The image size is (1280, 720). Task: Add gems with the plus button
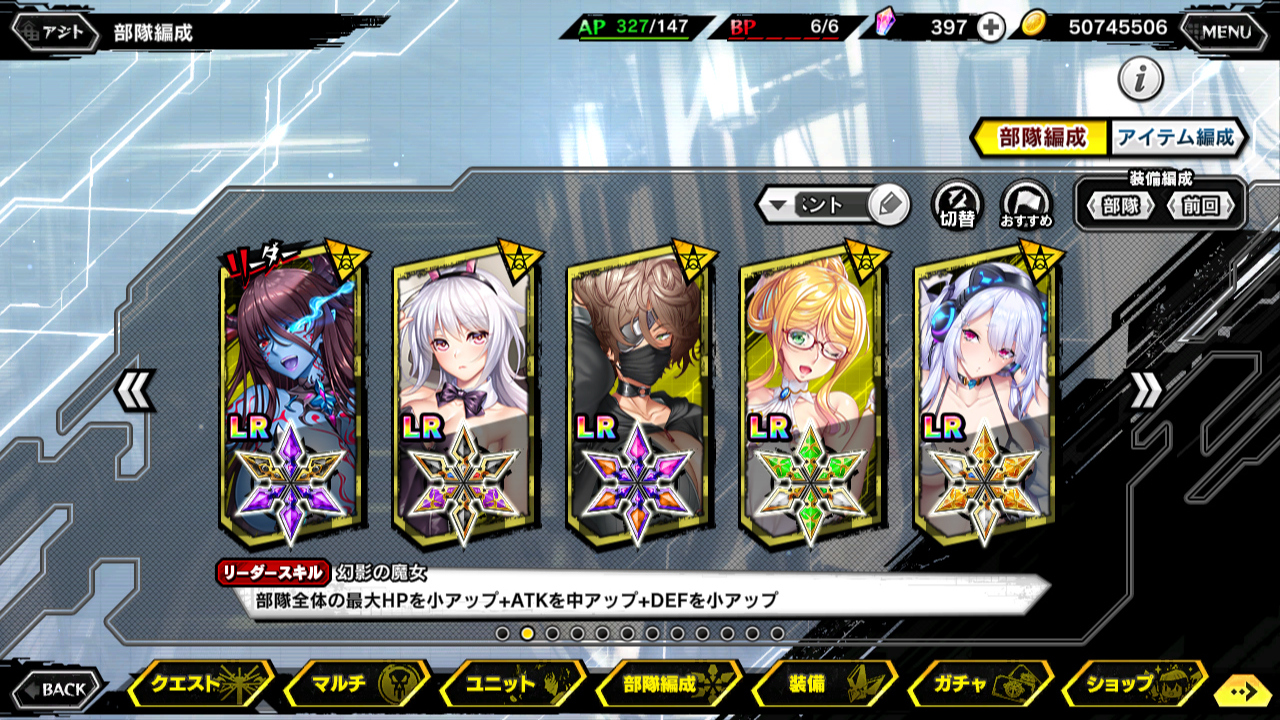point(990,28)
